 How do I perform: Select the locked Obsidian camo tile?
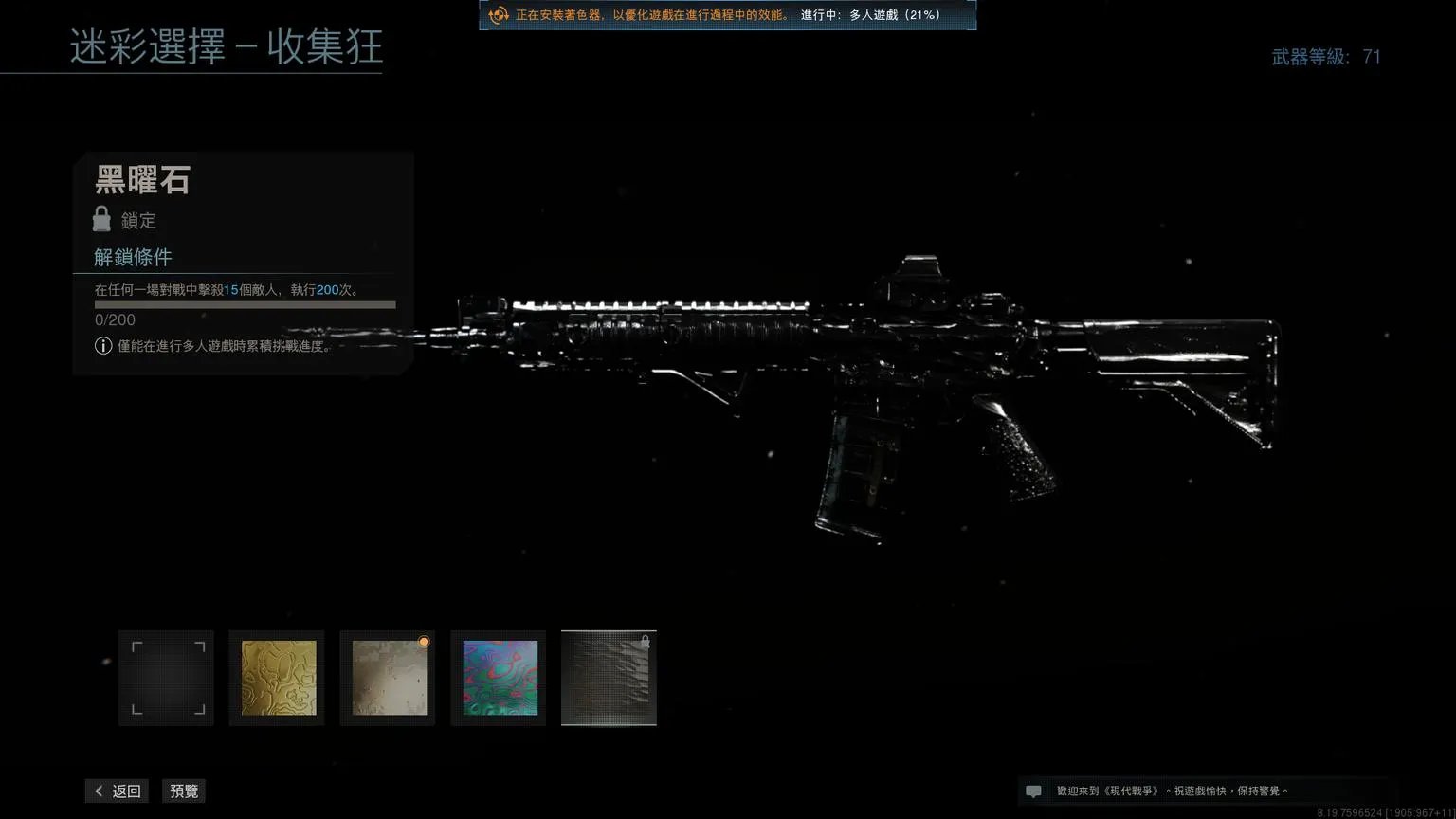pos(609,678)
